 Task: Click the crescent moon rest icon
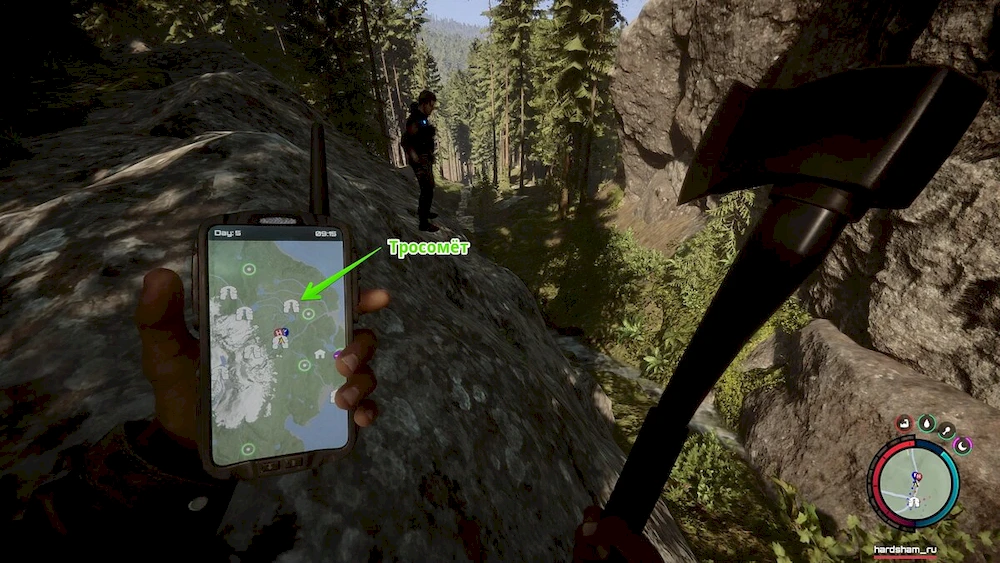tap(963, 445)
